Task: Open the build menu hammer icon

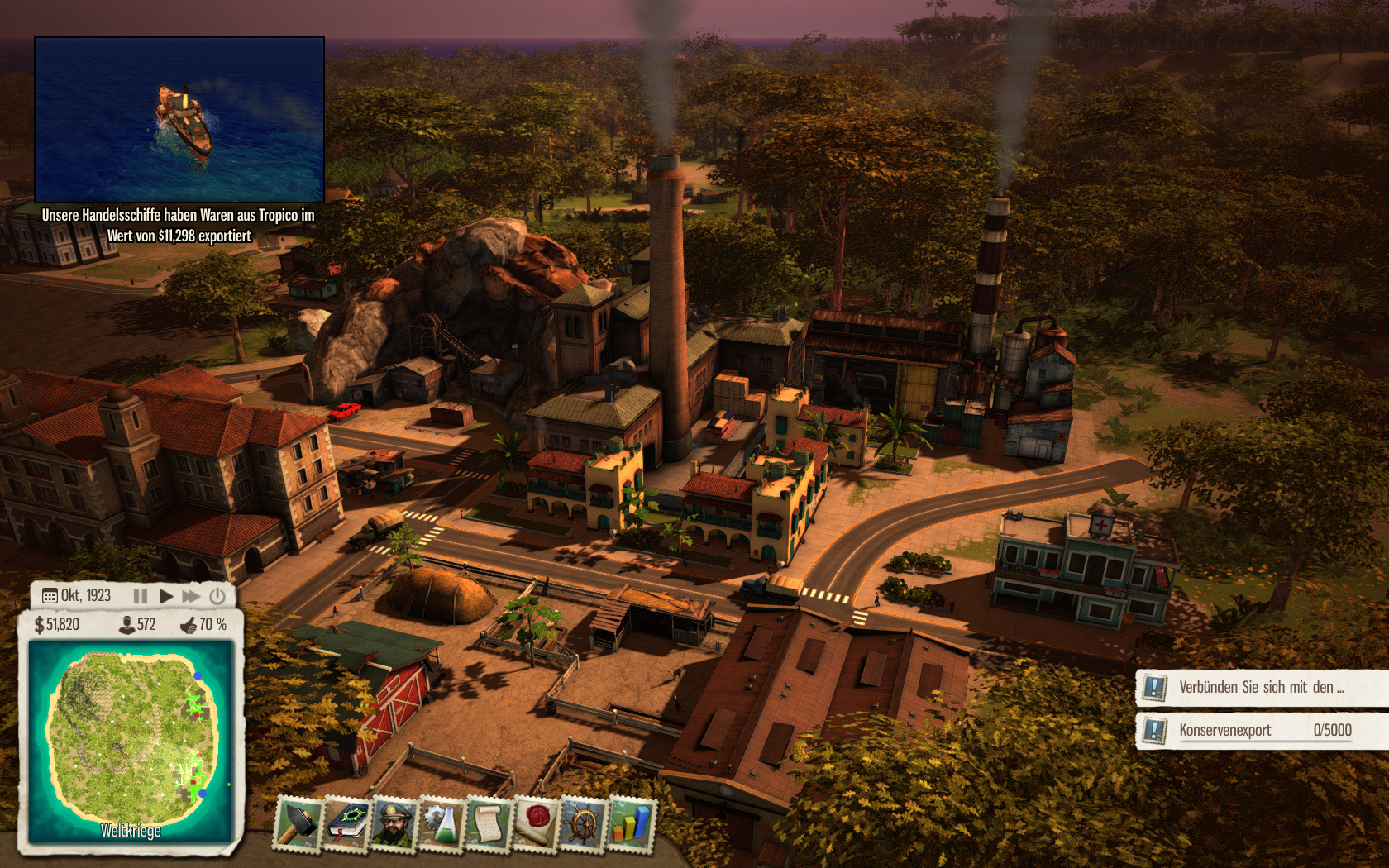Action: click(298, 823)
